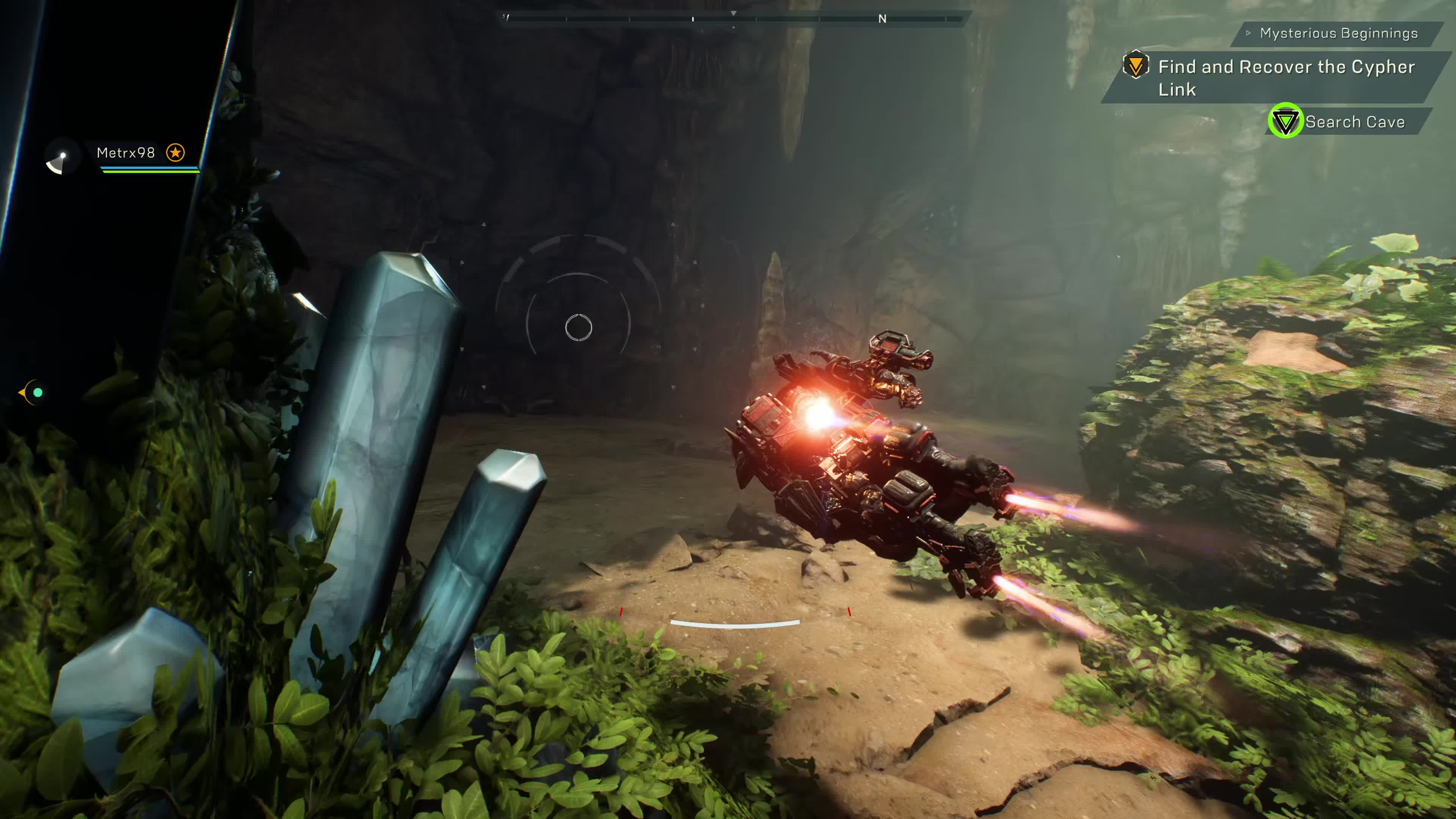1456x819 pixels.
Task: Select the Find and Recover the Cypher Link objective
Action: coord(1286,77)
